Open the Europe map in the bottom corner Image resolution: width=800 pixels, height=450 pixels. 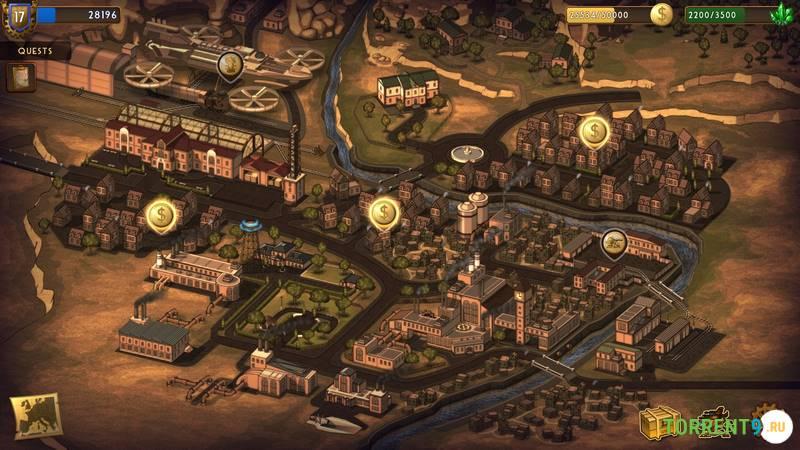coord(35,415)
